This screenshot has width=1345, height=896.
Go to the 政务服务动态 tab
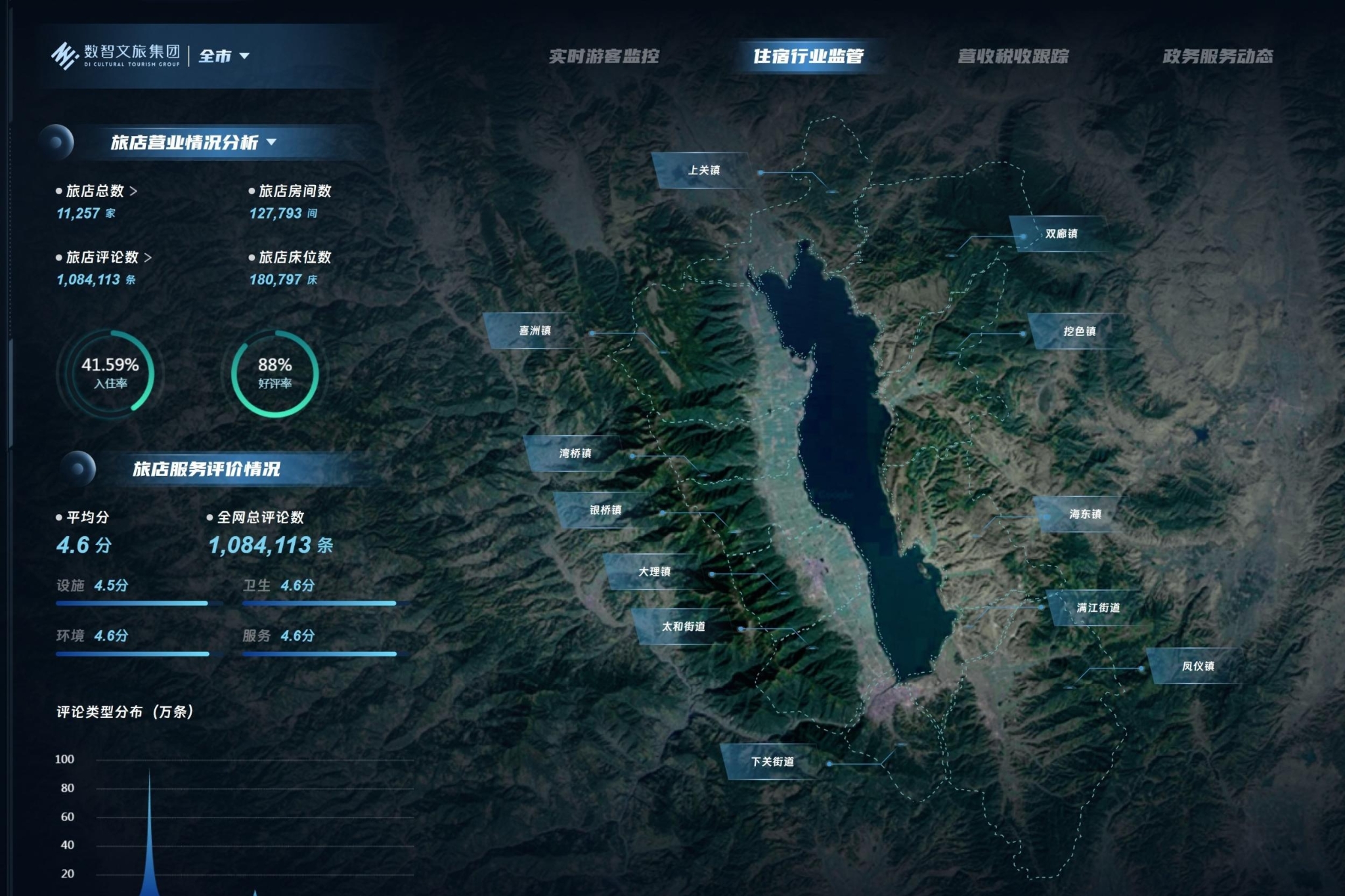(1217, 56)
